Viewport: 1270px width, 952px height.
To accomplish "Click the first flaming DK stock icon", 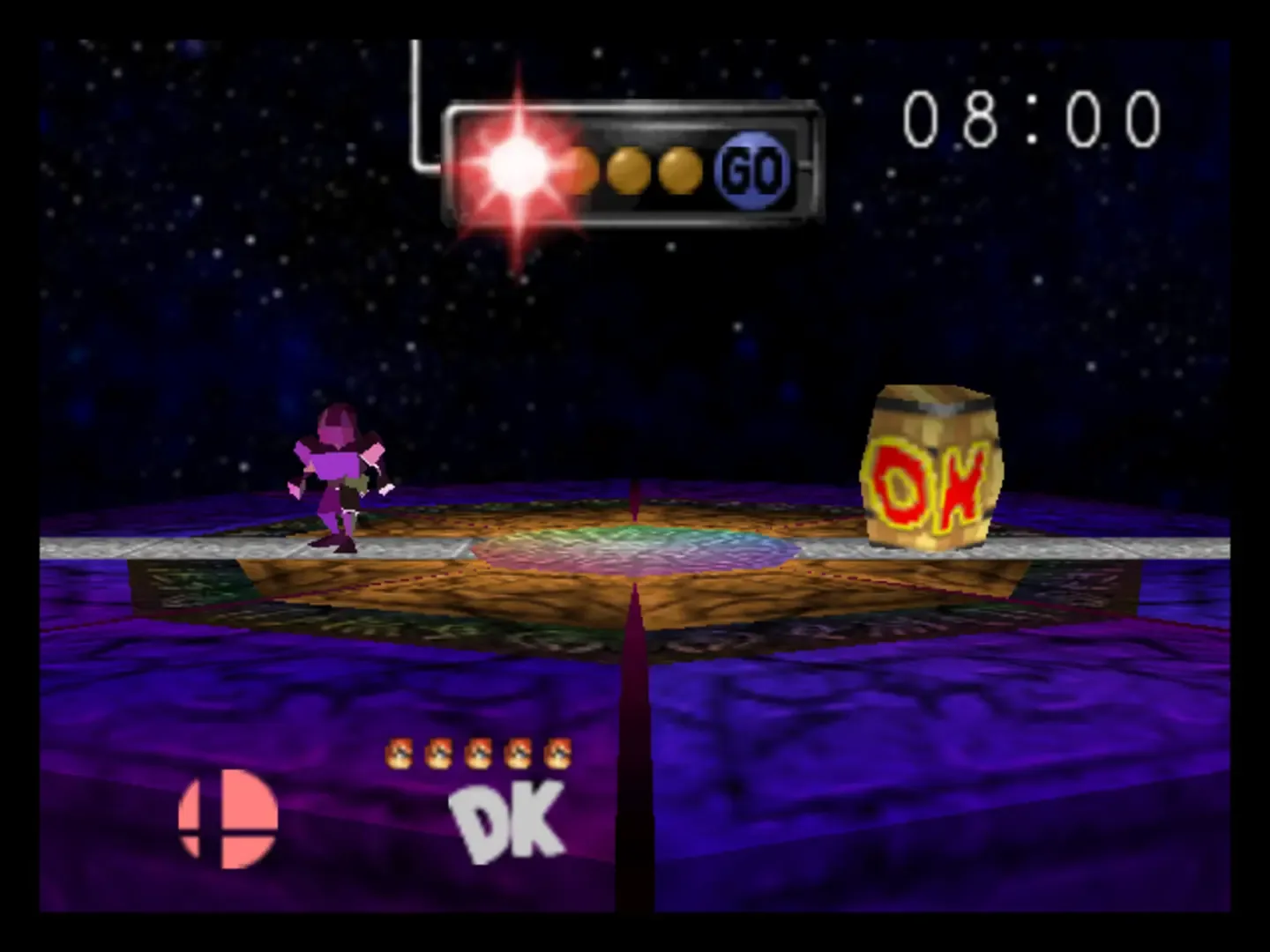I will [401, 755].
